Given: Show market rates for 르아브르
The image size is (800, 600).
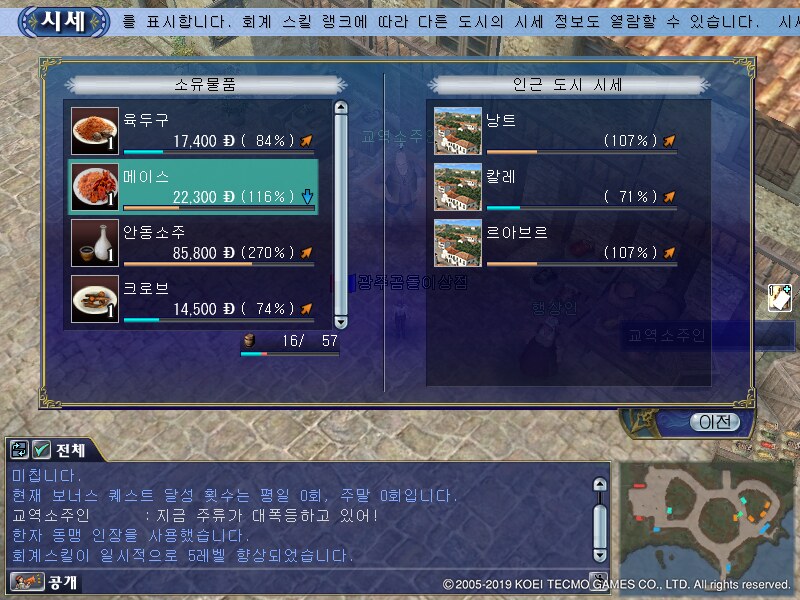Looking at the screenshot, I should click(556, 243).
